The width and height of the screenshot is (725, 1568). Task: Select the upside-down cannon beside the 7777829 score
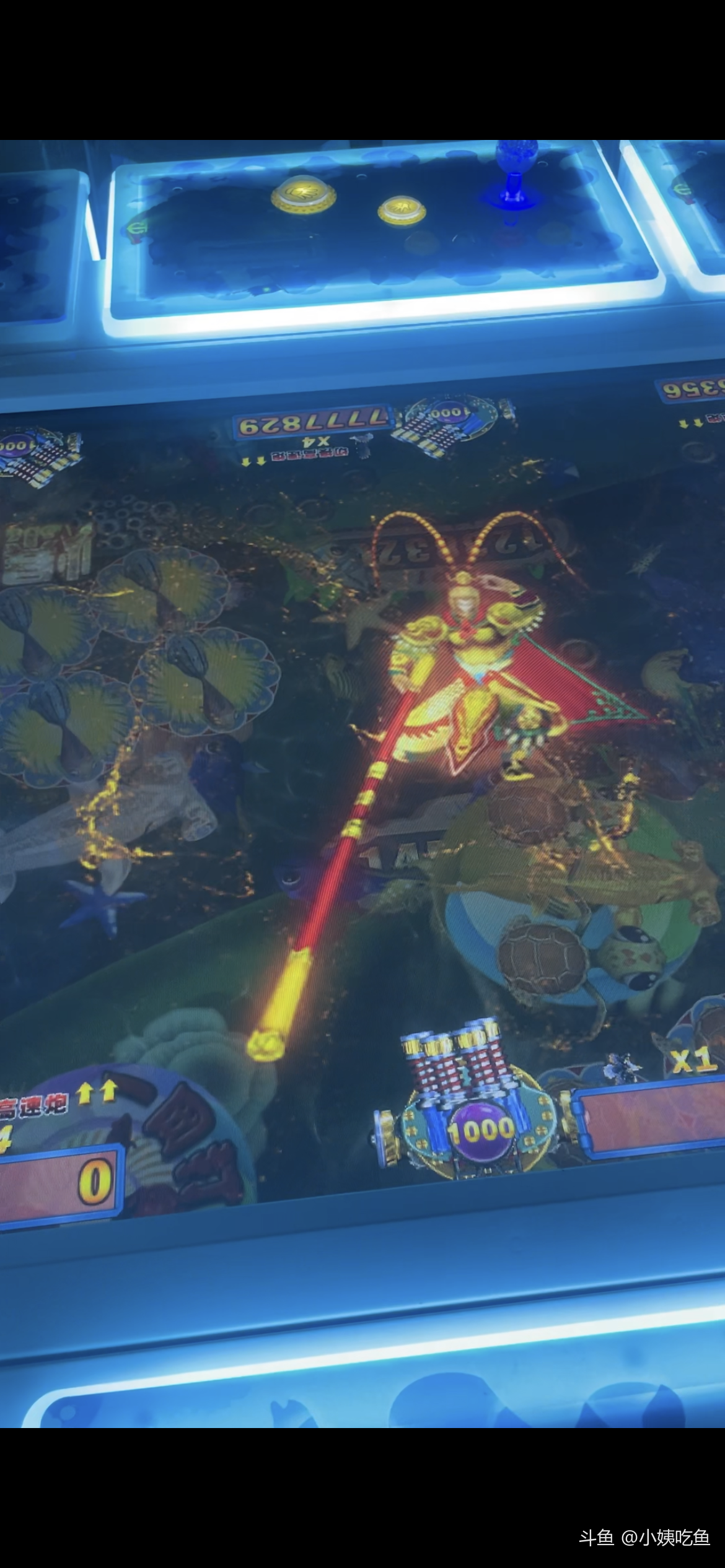point(447,424)
